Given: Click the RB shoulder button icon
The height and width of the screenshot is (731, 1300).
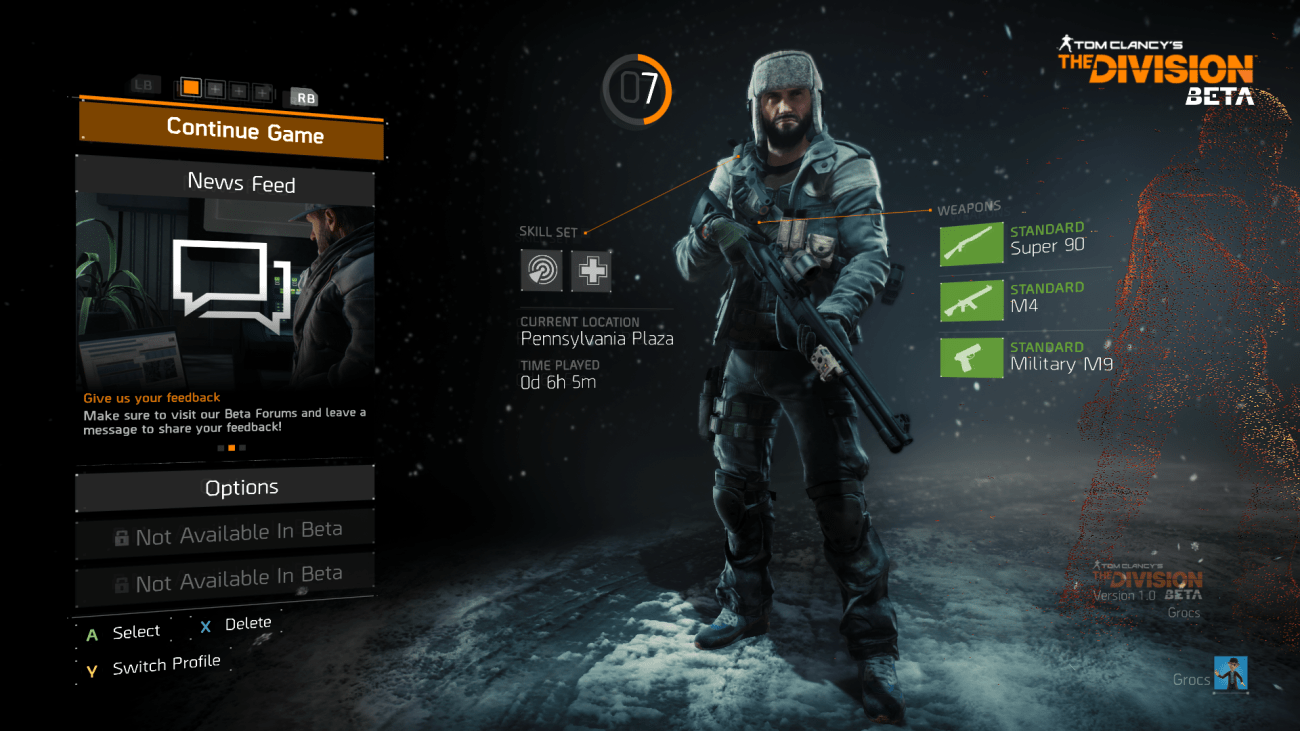Looking at the screenshot, I should 303,97.
